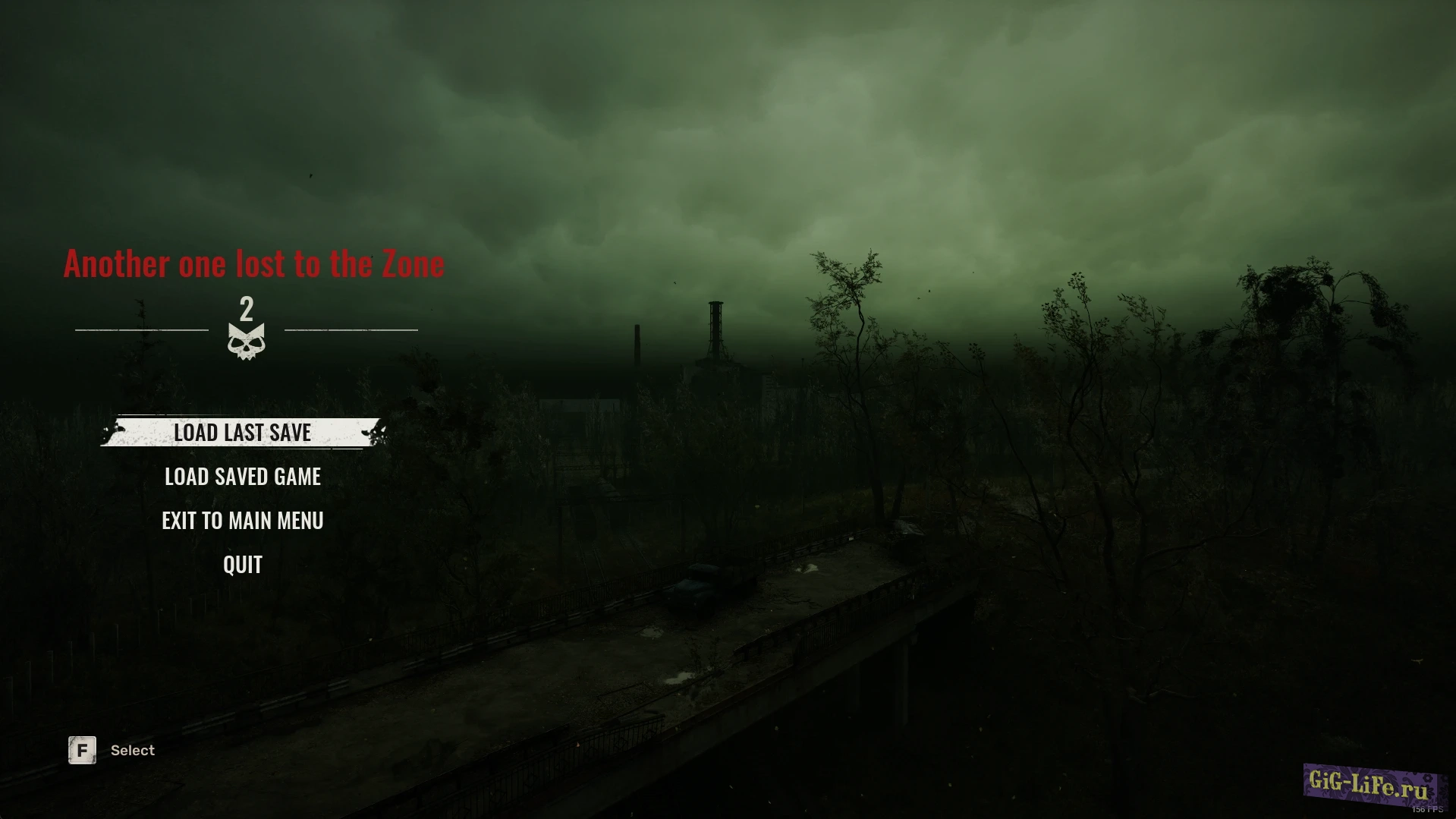Choose EXIT TO MAIN MENU
Viewport: 1456px width, 819px height.
tap(243, 521)
